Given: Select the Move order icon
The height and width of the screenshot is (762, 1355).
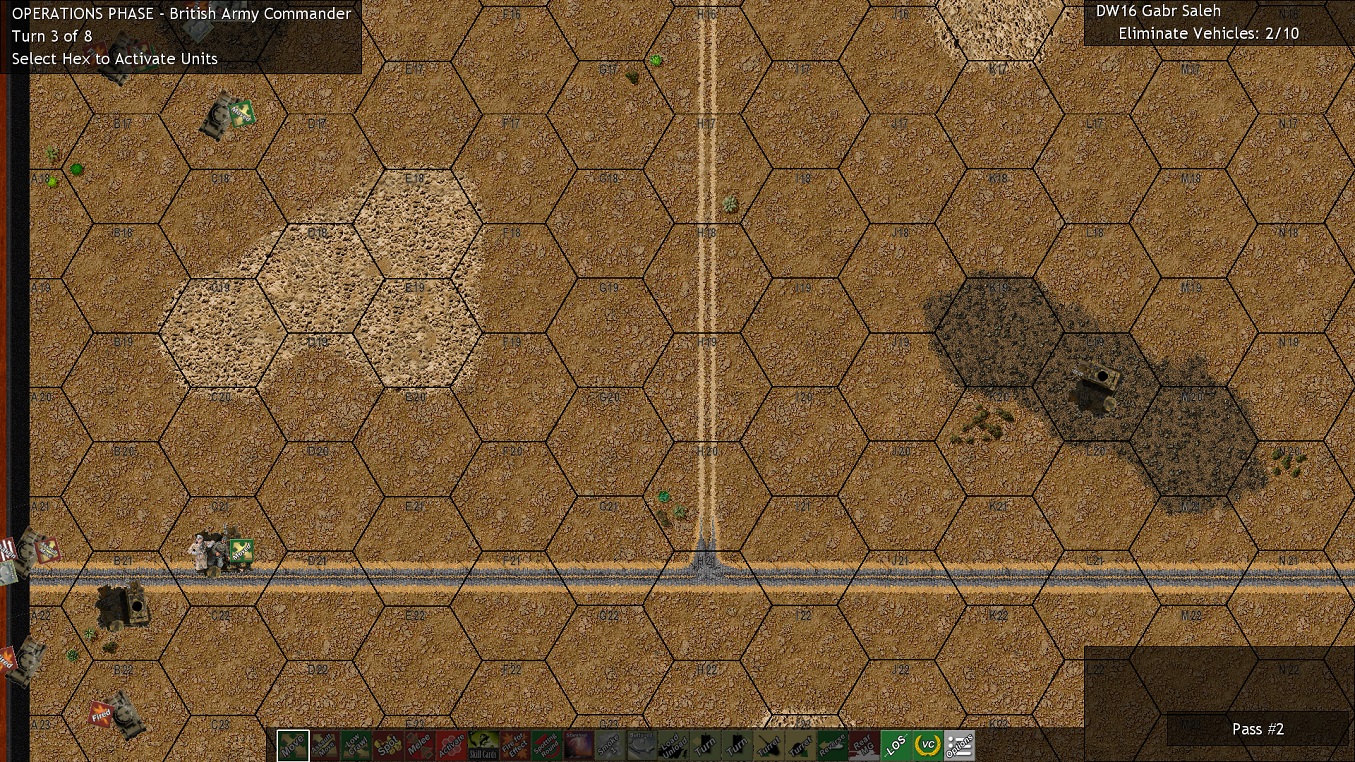Looking at the screenshot, I should click(x=294, y=745).
